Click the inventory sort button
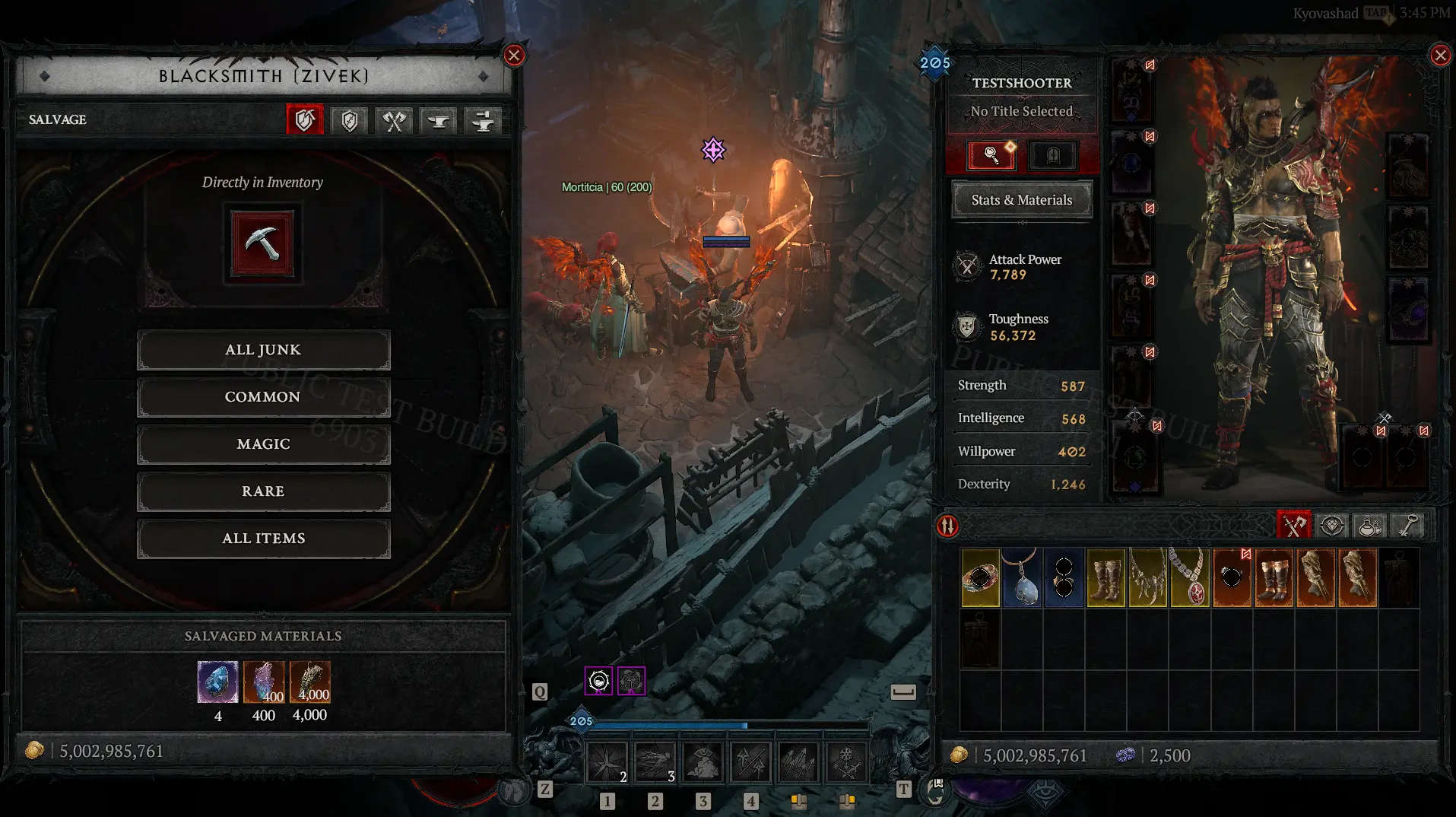 click(947, 526)
